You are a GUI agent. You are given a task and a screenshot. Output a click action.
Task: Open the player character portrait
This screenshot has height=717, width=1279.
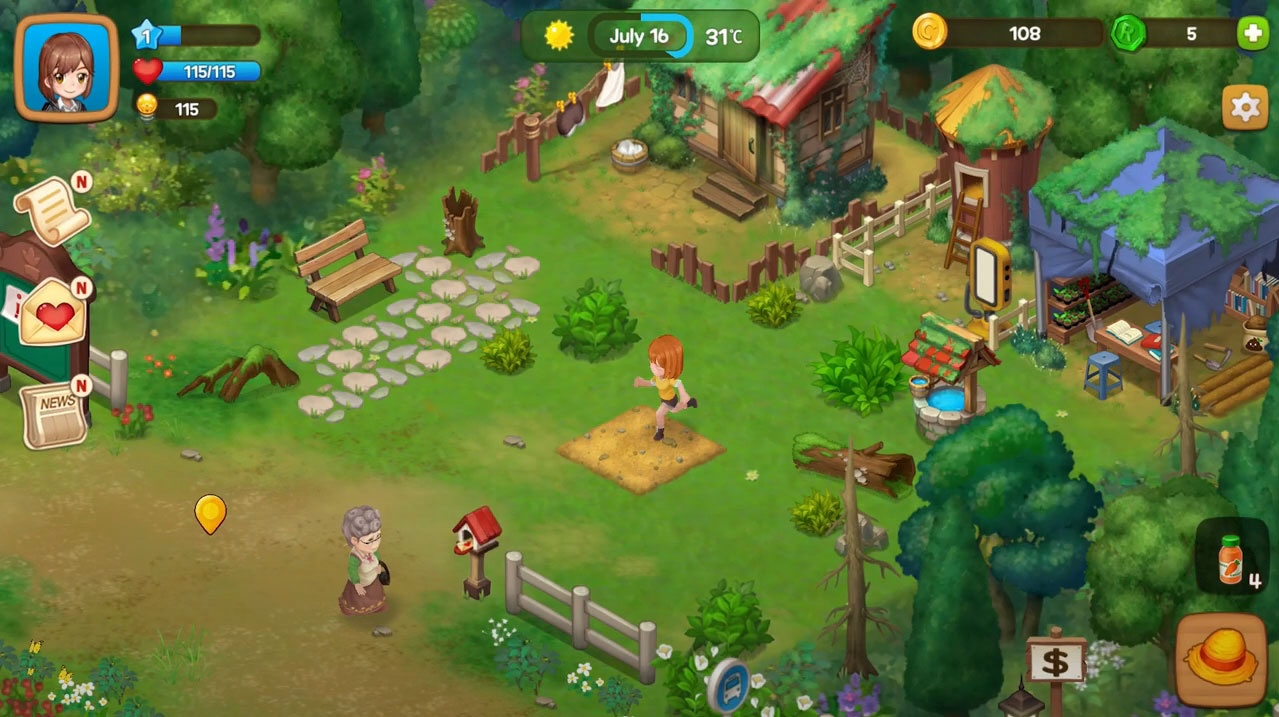coord(67,68)
